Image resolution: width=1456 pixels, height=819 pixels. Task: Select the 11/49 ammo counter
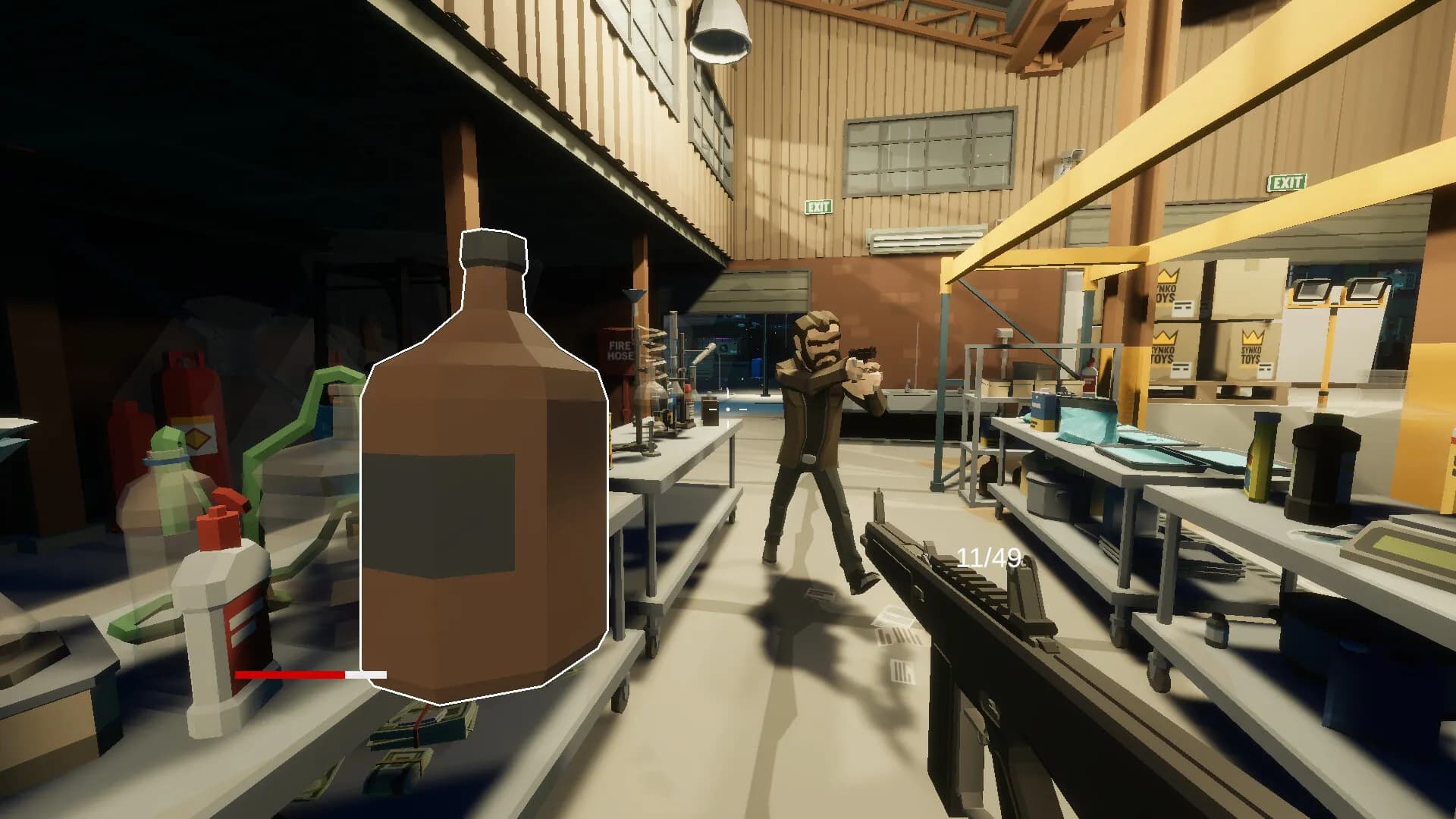click(x=987, y=554)
